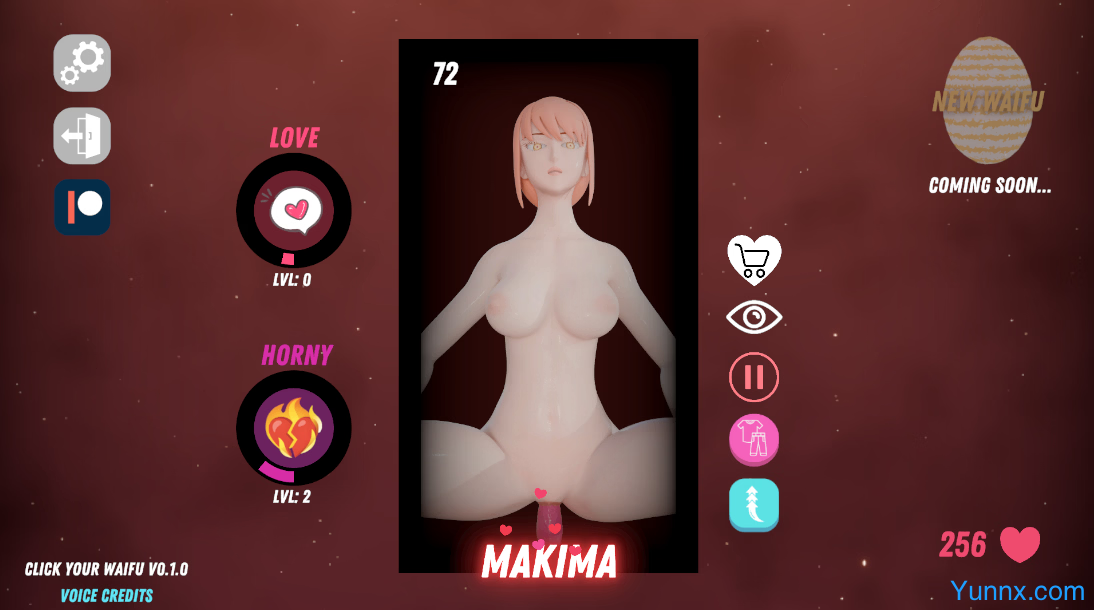
Task: Select the pink clothing outfit button
Action: pos(754,439)
